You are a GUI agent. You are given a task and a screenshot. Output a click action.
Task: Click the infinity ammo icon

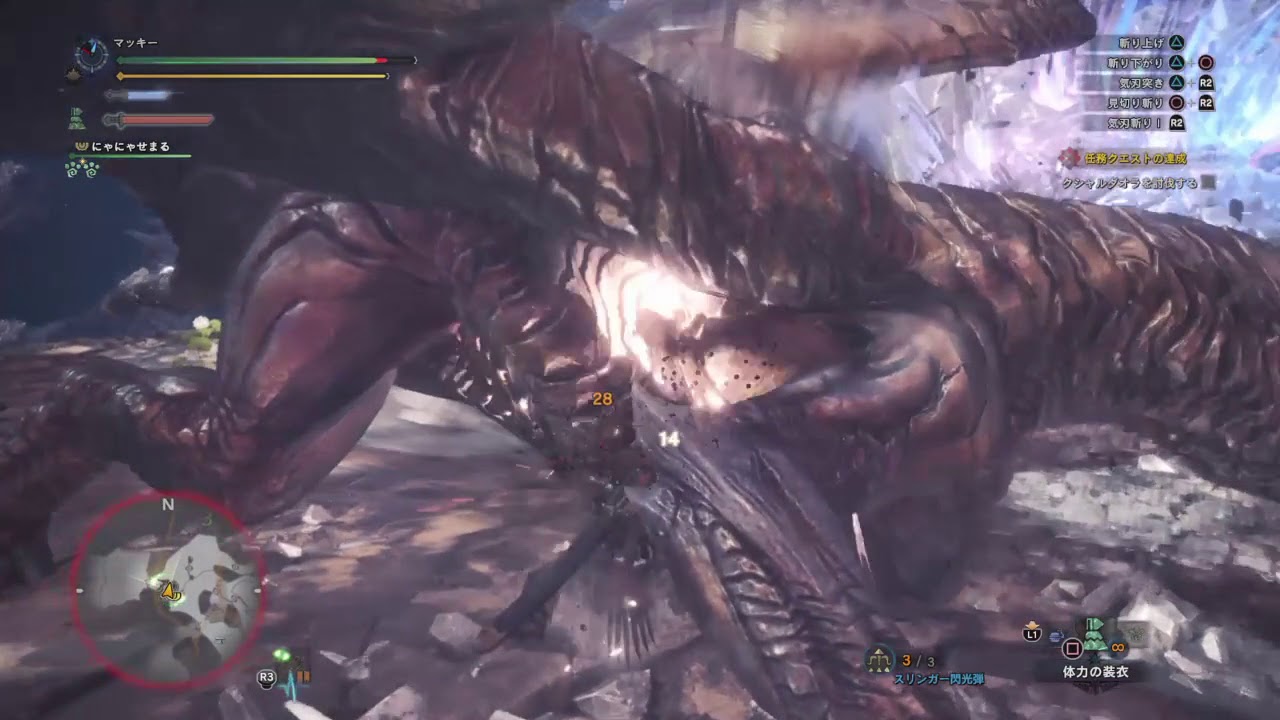coord(1117,647)
